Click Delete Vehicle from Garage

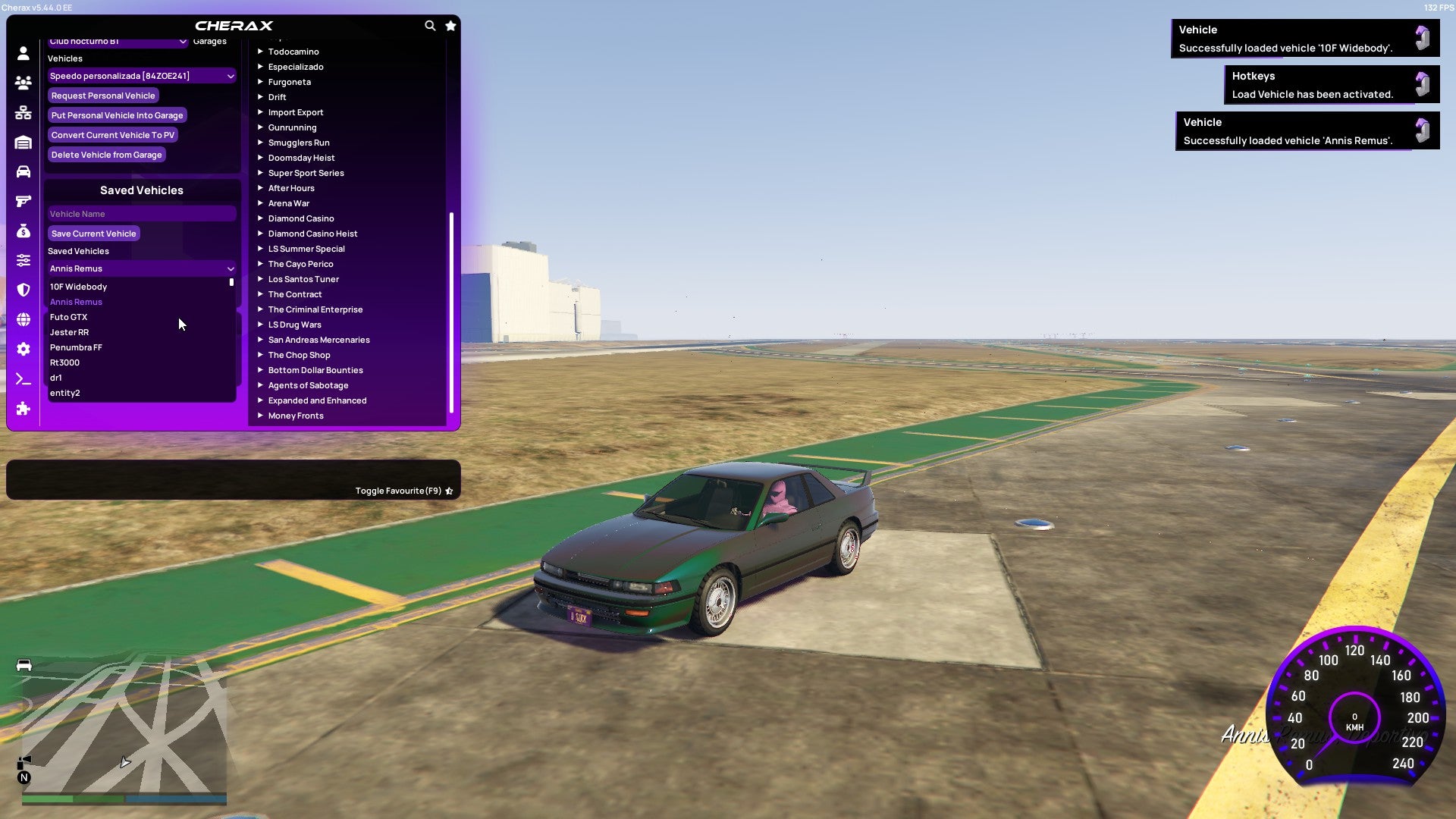(x=105, y=155)
